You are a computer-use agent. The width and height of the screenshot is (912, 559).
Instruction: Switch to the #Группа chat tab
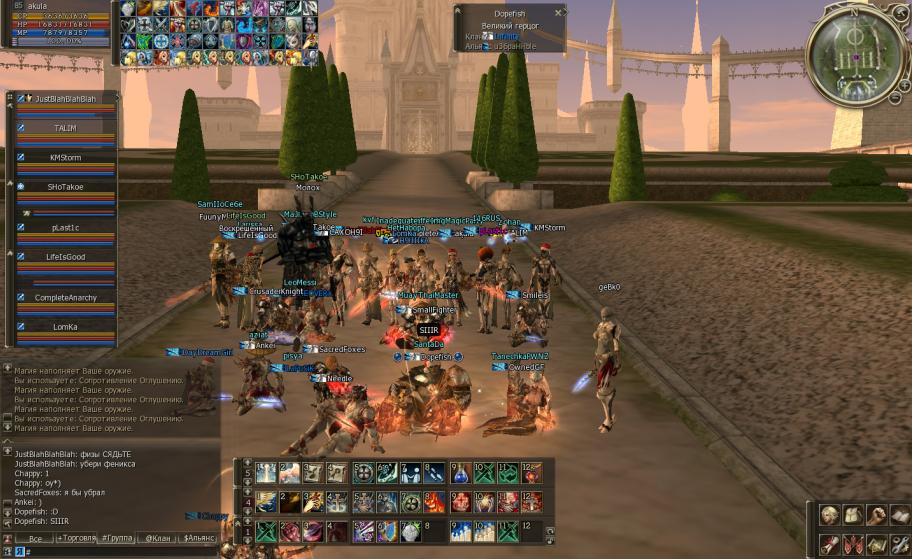tap(118, 538)
